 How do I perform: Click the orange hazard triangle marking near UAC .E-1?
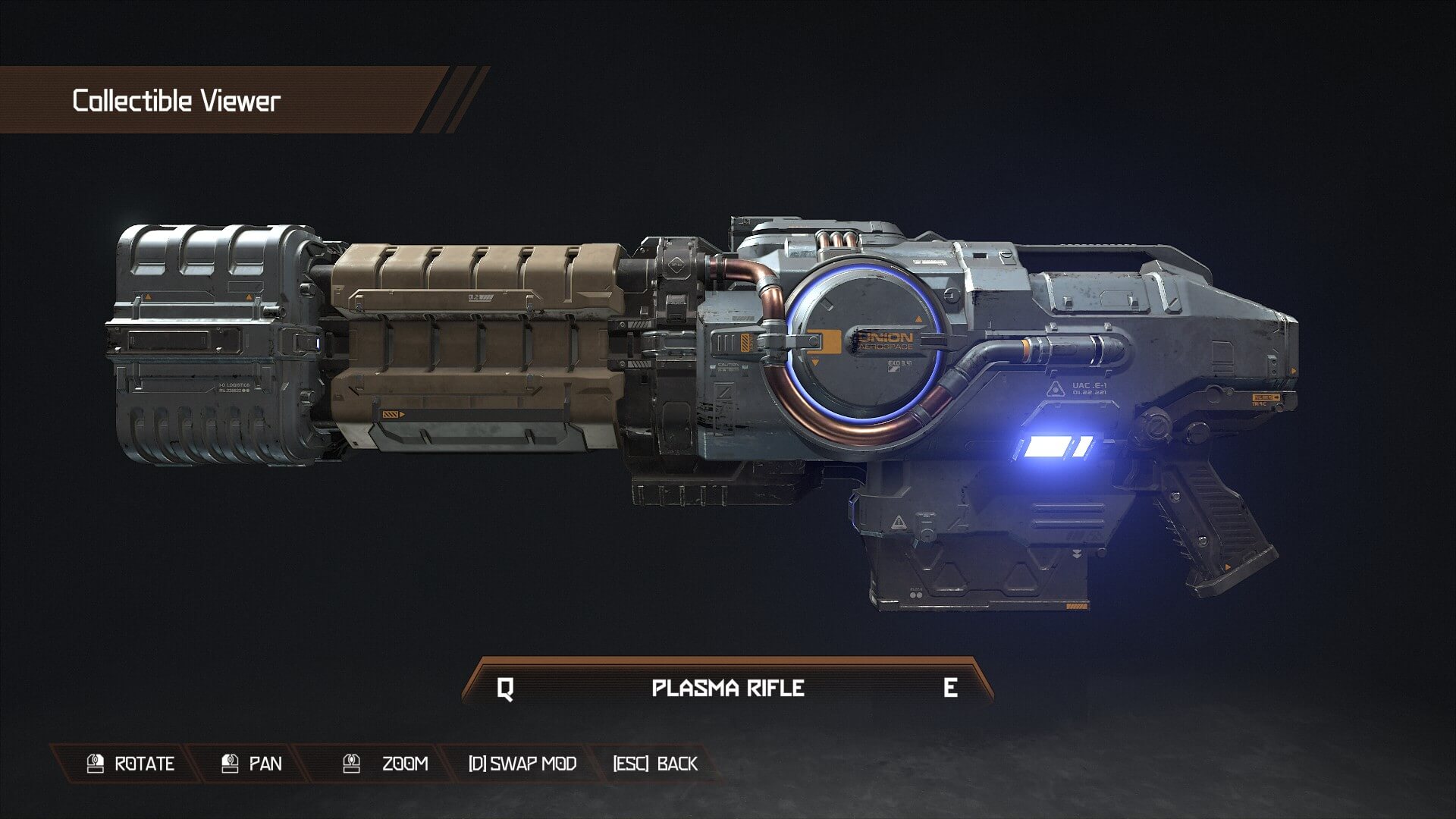[1054, 389]
